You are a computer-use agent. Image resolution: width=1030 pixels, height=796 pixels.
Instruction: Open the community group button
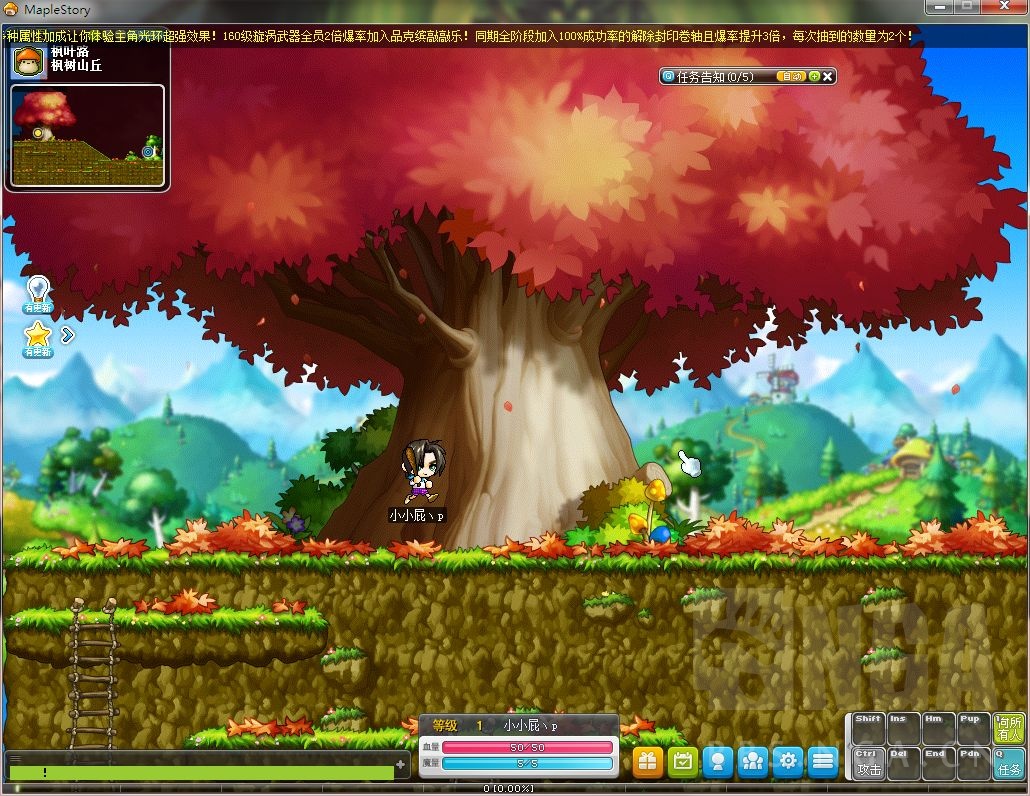pos(752,762)
